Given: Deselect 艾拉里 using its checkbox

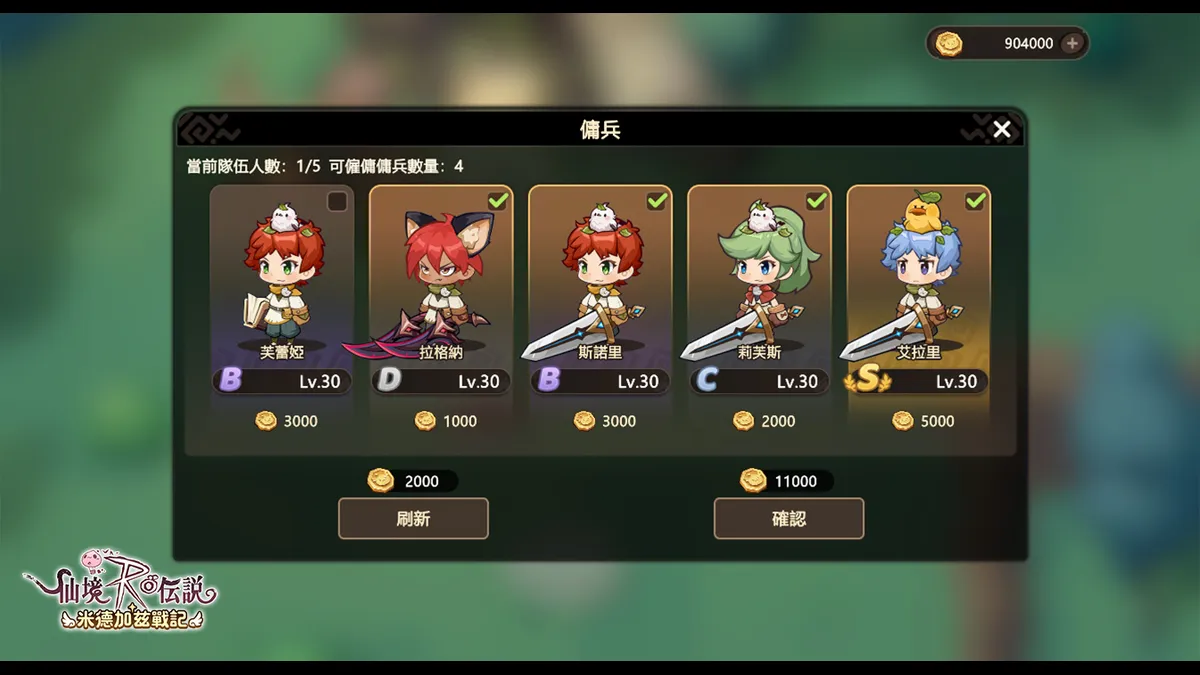Looking at the screenshot, I should (975, 202).
